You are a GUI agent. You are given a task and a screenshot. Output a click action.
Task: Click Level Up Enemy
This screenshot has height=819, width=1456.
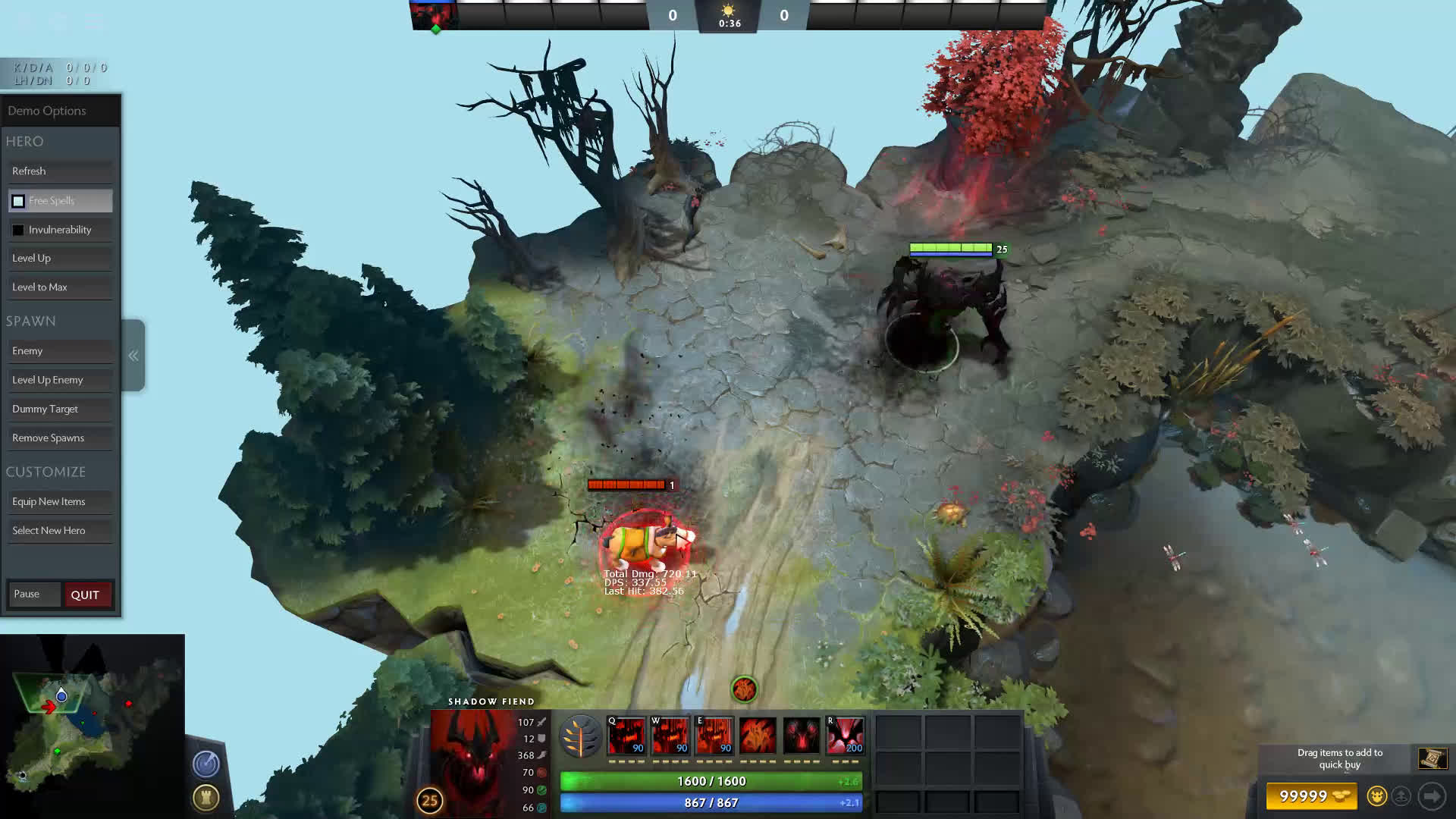60,380
